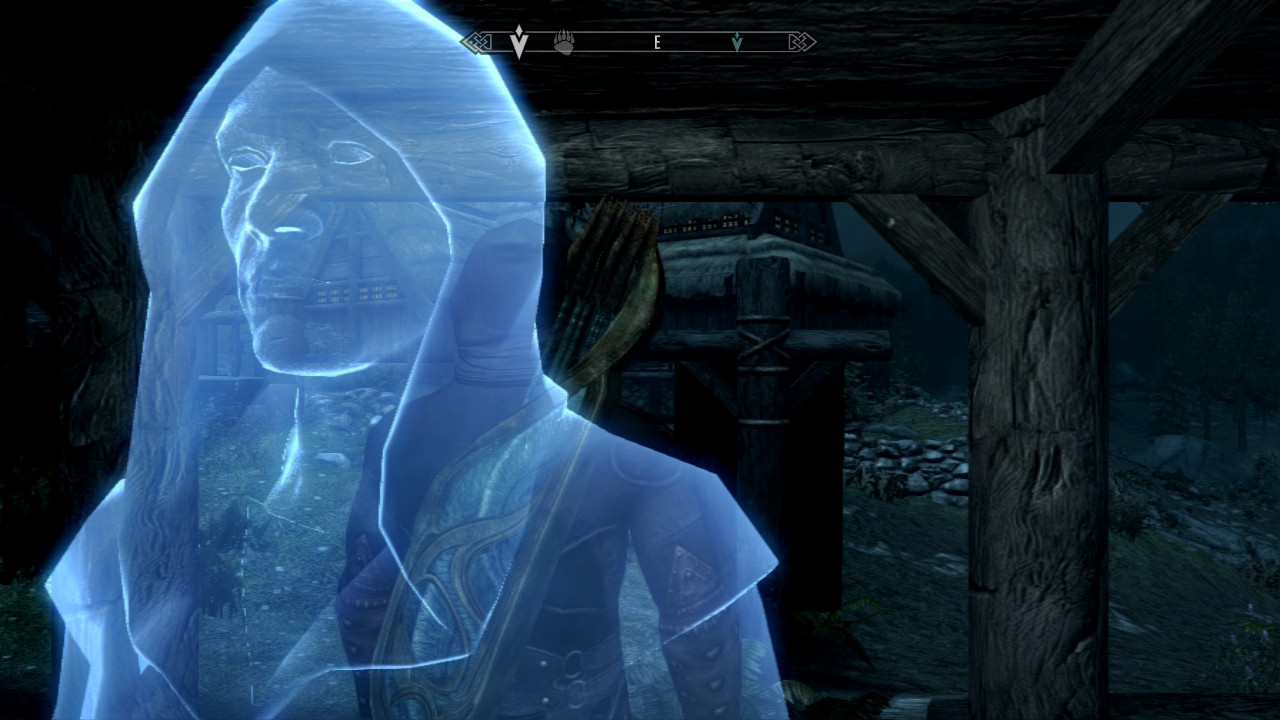
Task: Click the white quest arrow on the compass
Action: click(x=518, y=42)
